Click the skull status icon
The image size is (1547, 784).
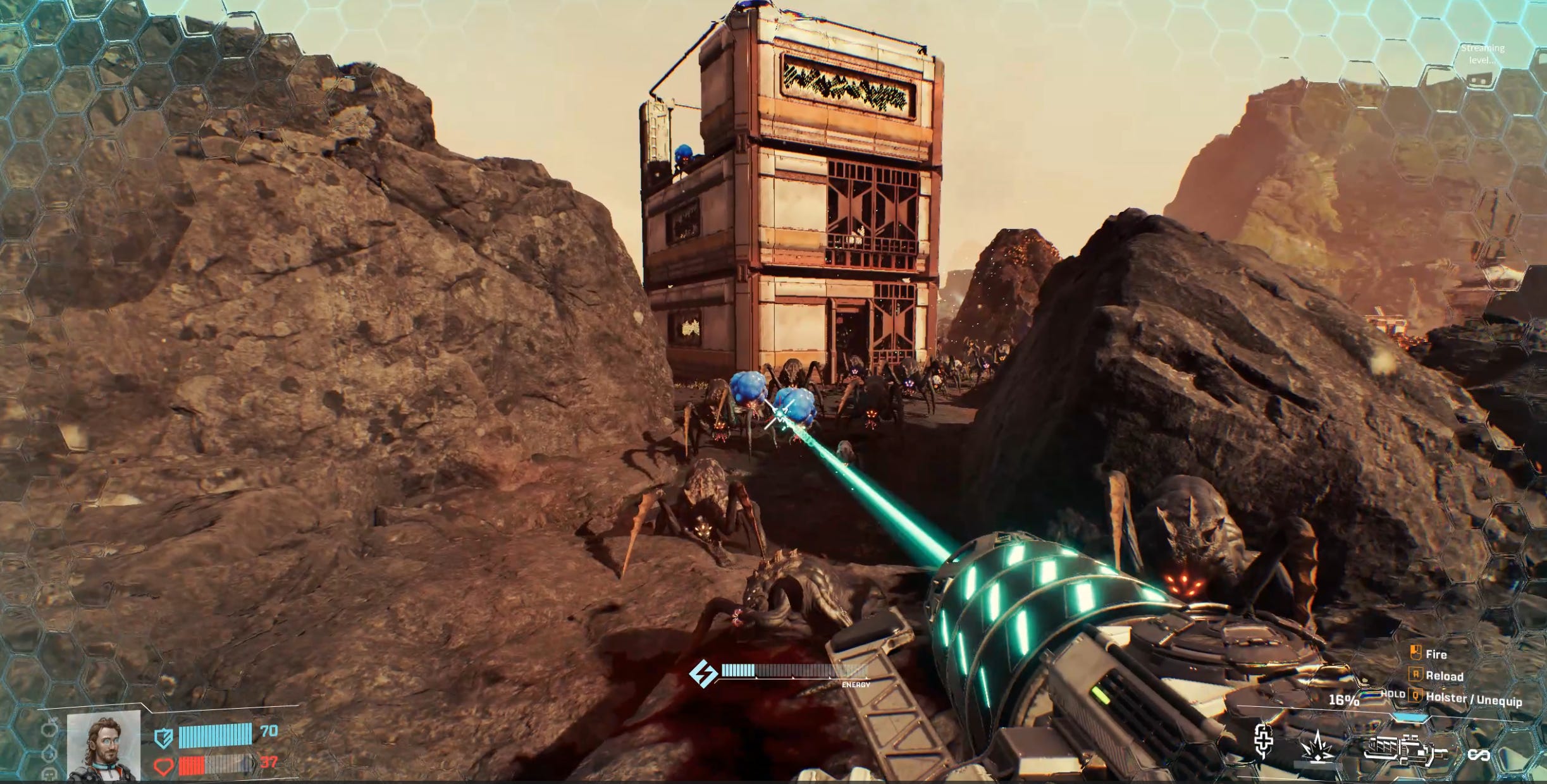[x=51, y=774]
